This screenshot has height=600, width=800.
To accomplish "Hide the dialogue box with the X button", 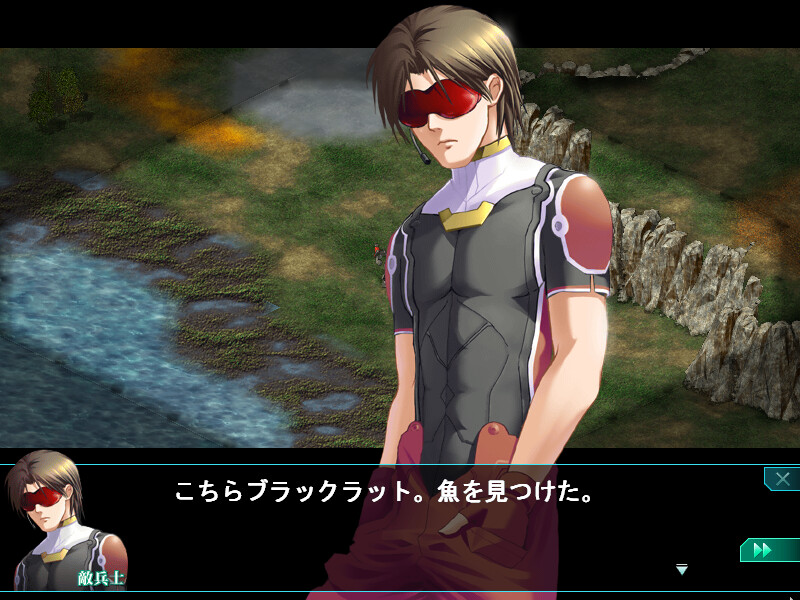I will coord(781,479).
